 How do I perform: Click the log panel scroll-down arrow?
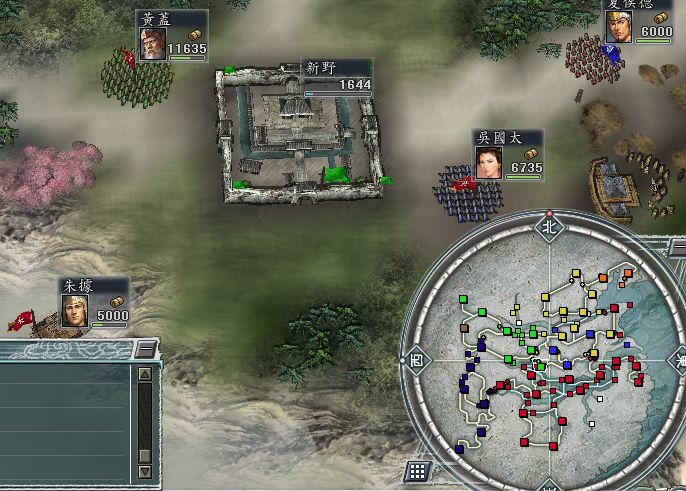click(144, 470)
